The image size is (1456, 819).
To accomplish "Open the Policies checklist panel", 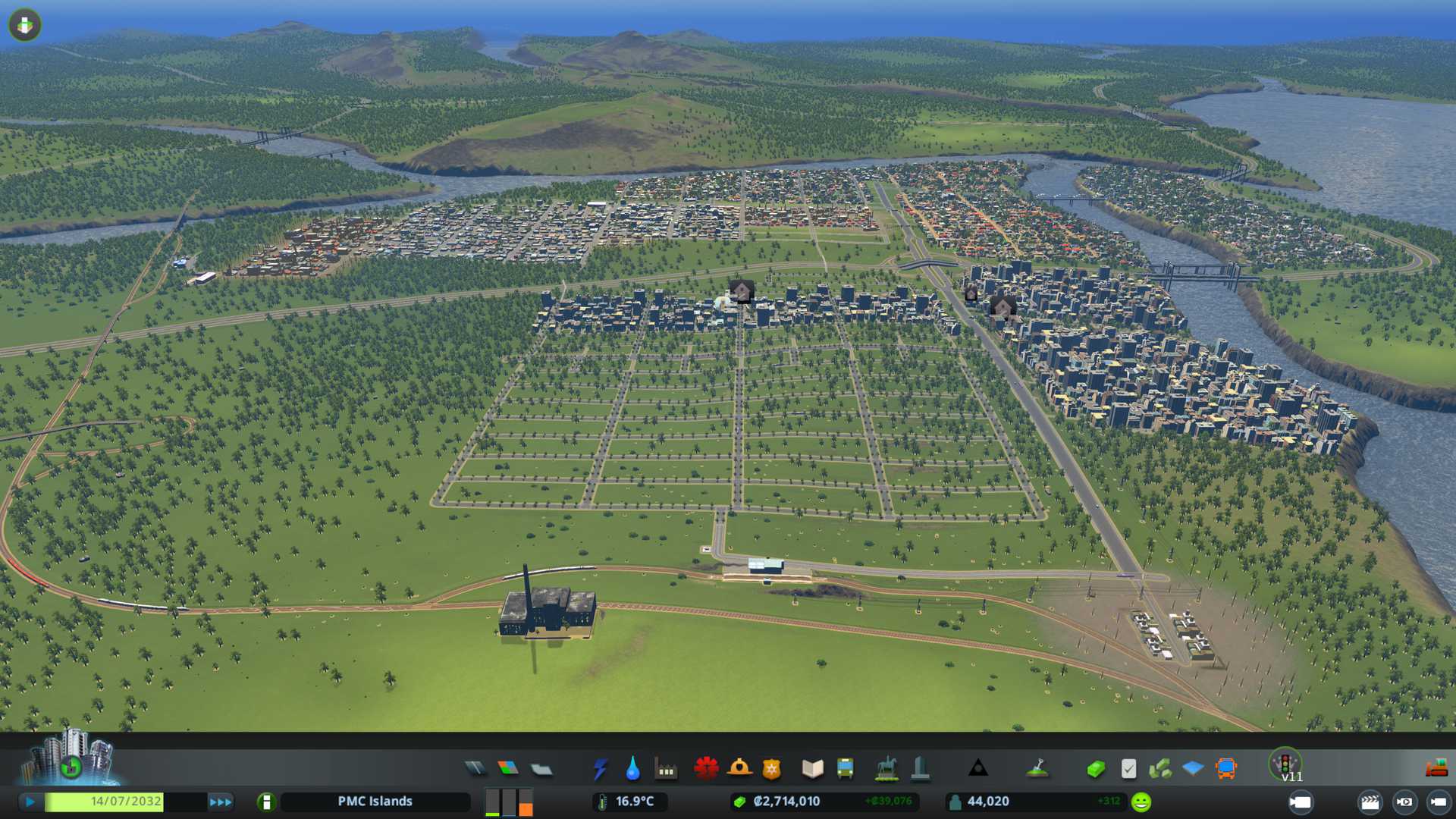I will click(1128, 769).
